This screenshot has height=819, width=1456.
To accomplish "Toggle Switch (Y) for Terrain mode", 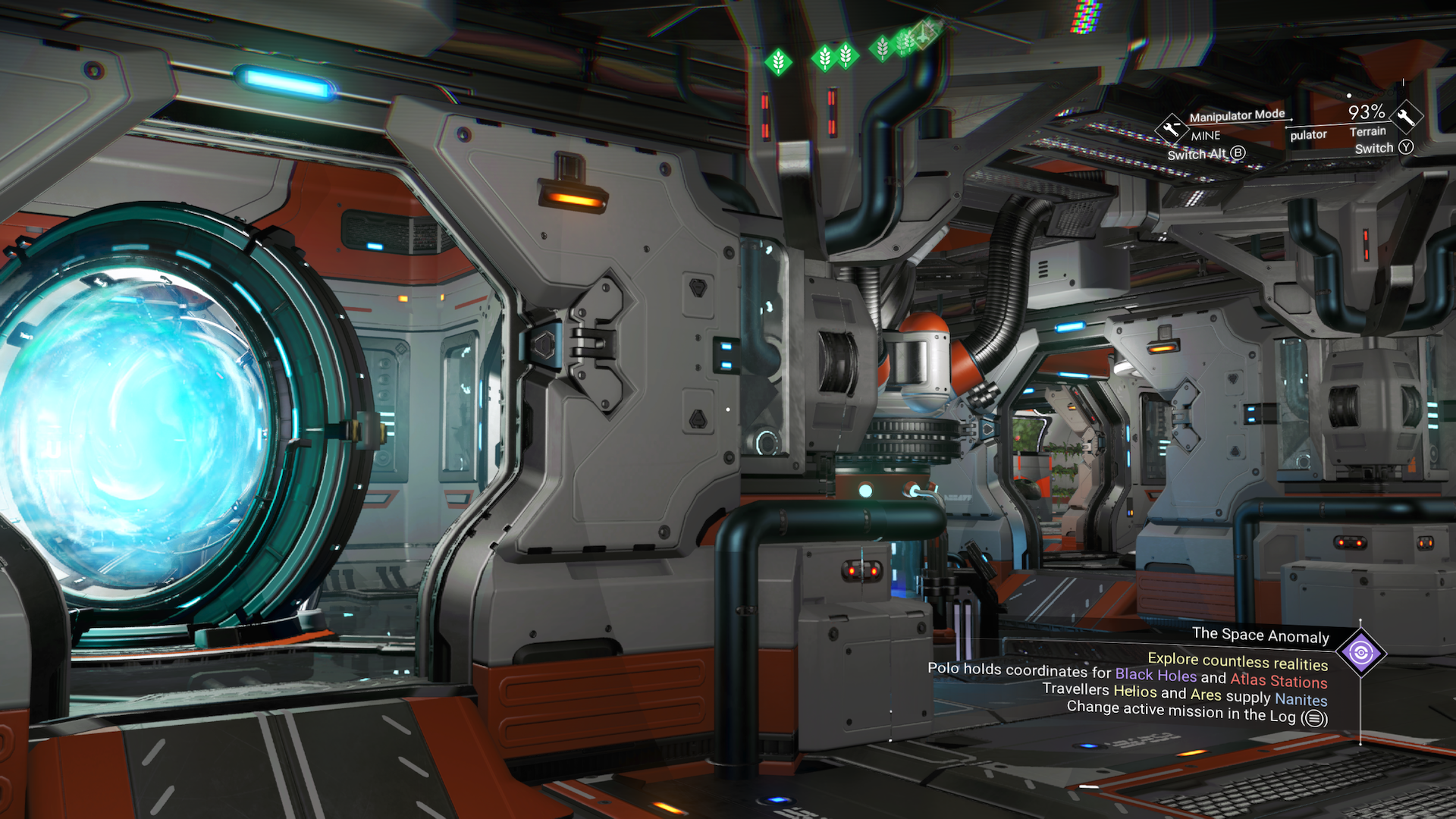I will pos(1385,149).
